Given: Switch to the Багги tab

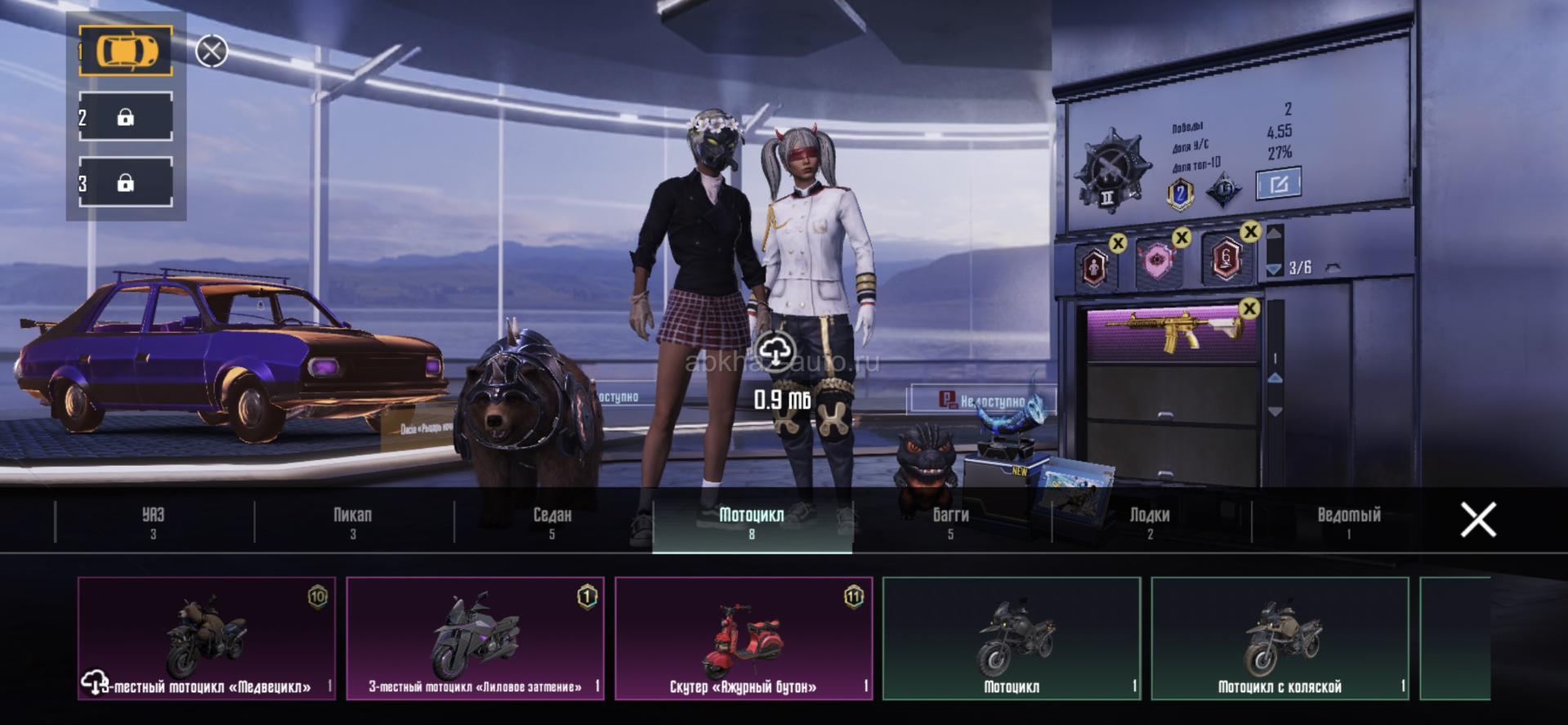Looking at the screenshot, I should [951, 522].
